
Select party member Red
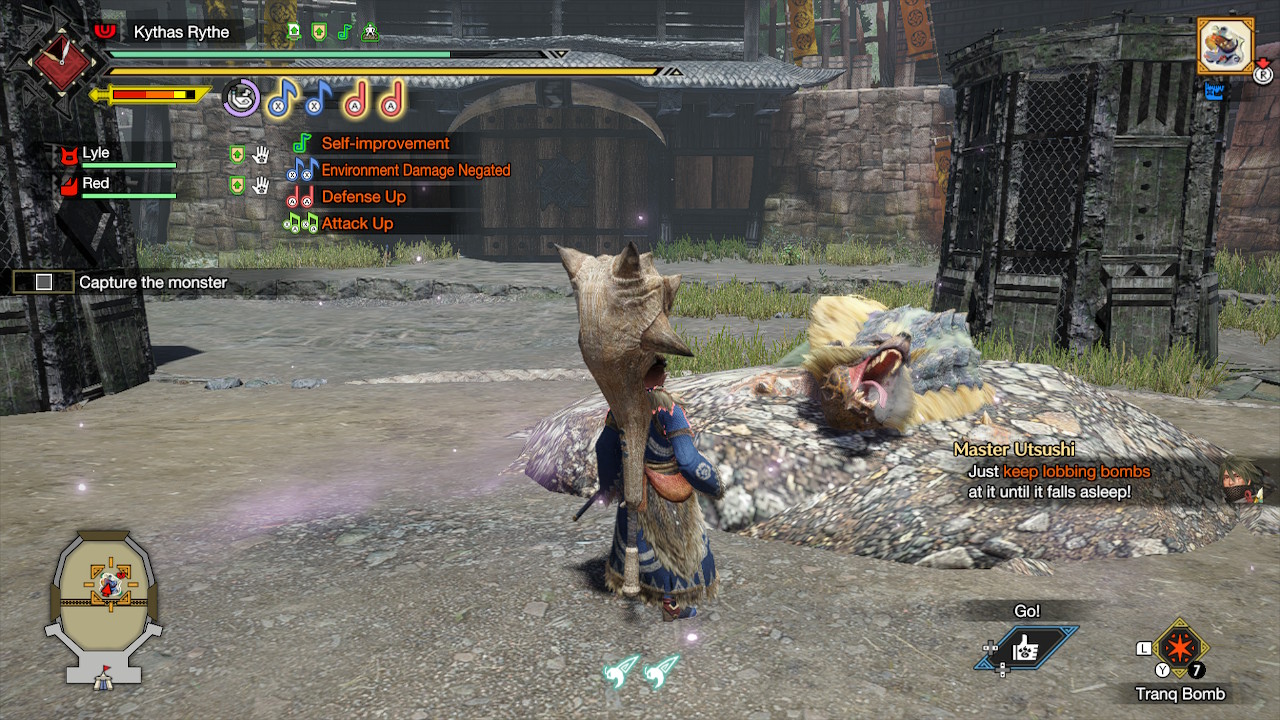pos(96,184)
